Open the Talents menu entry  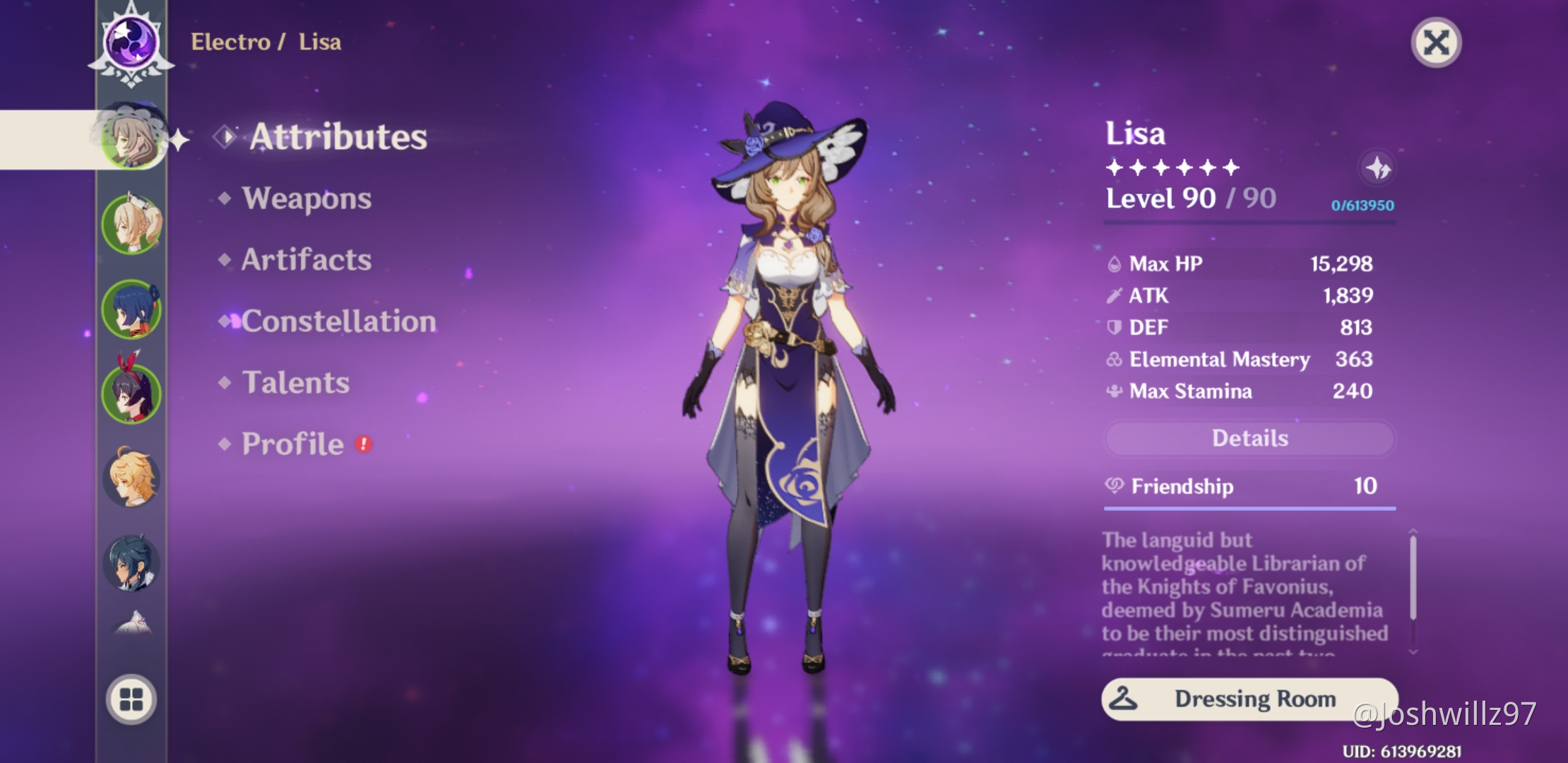297,382
